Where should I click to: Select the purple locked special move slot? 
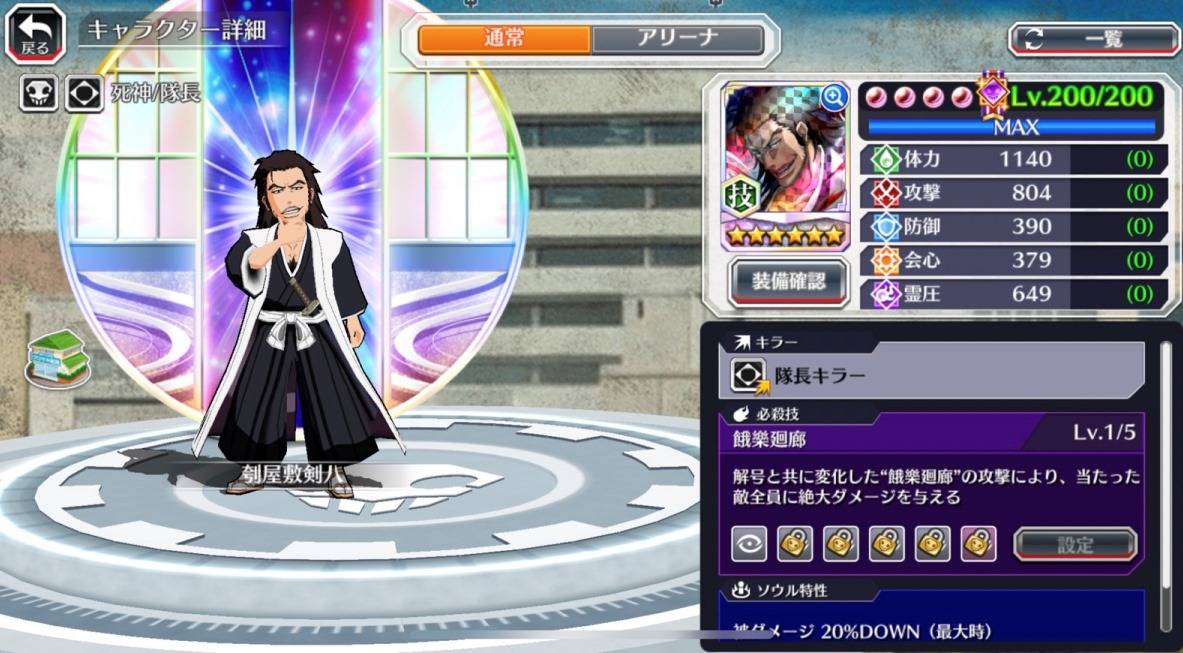pos(978,543)
